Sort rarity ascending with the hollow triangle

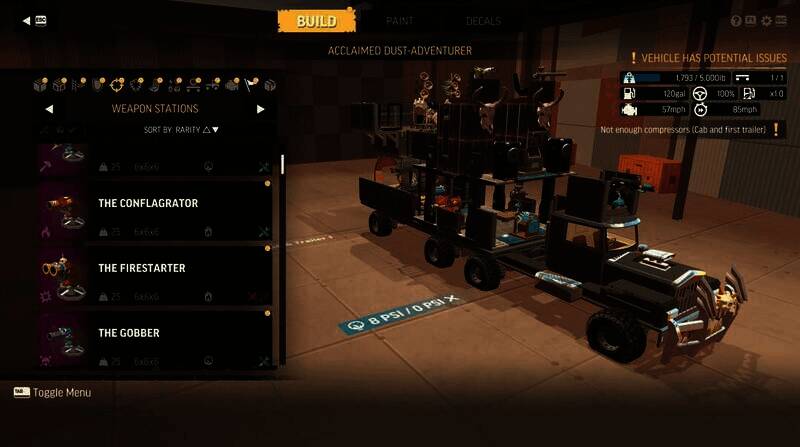coord(205,130)
